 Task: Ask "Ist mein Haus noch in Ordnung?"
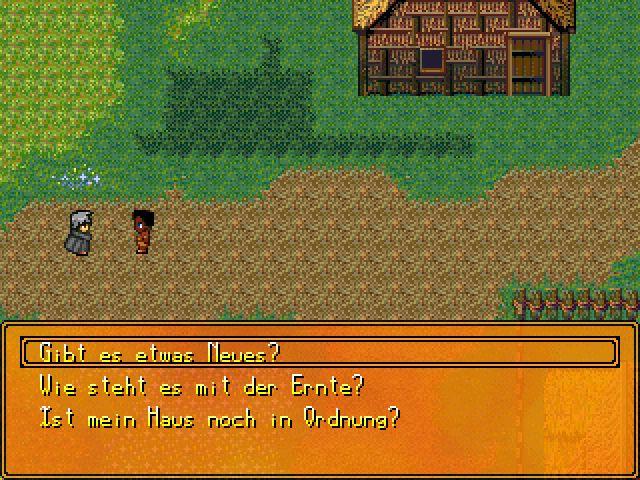[x=219, y=418]
